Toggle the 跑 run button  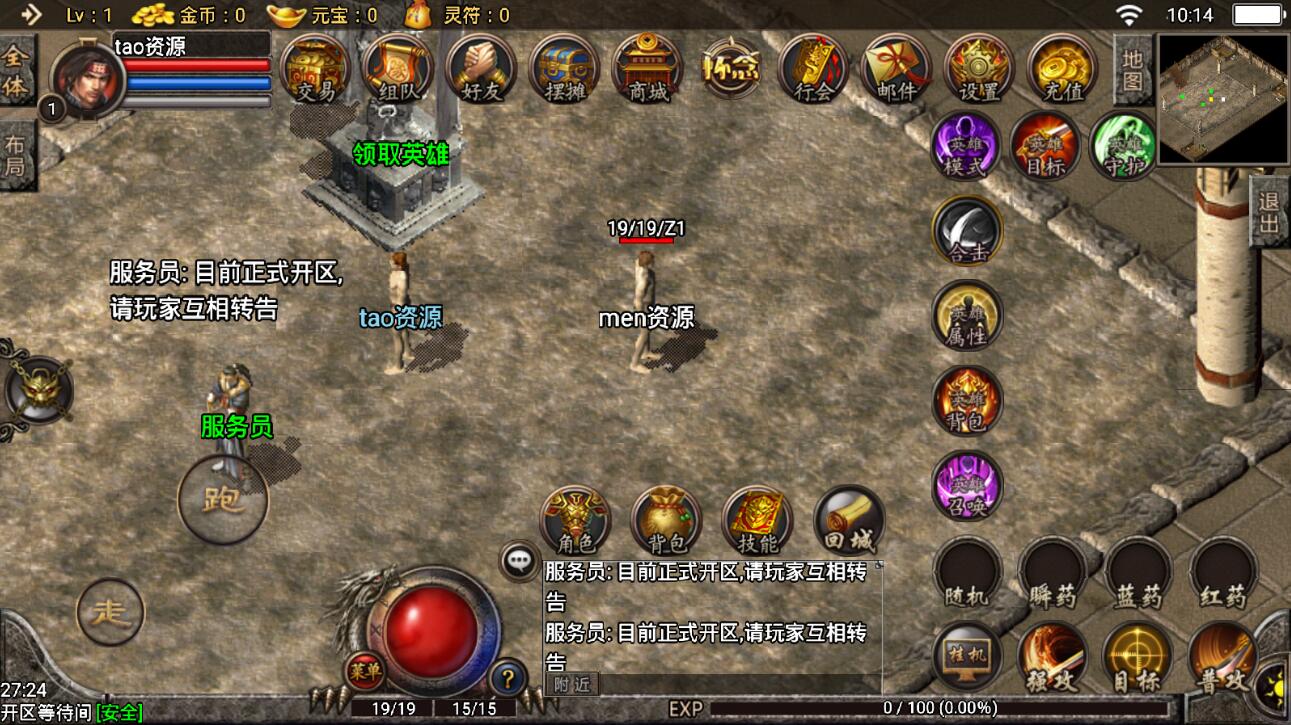point(222,498)
